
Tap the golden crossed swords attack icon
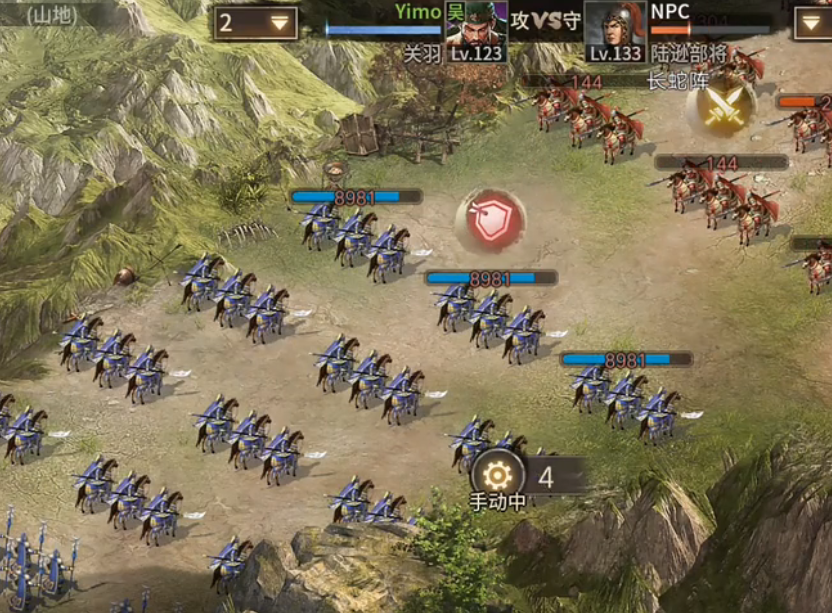[721, 108]
